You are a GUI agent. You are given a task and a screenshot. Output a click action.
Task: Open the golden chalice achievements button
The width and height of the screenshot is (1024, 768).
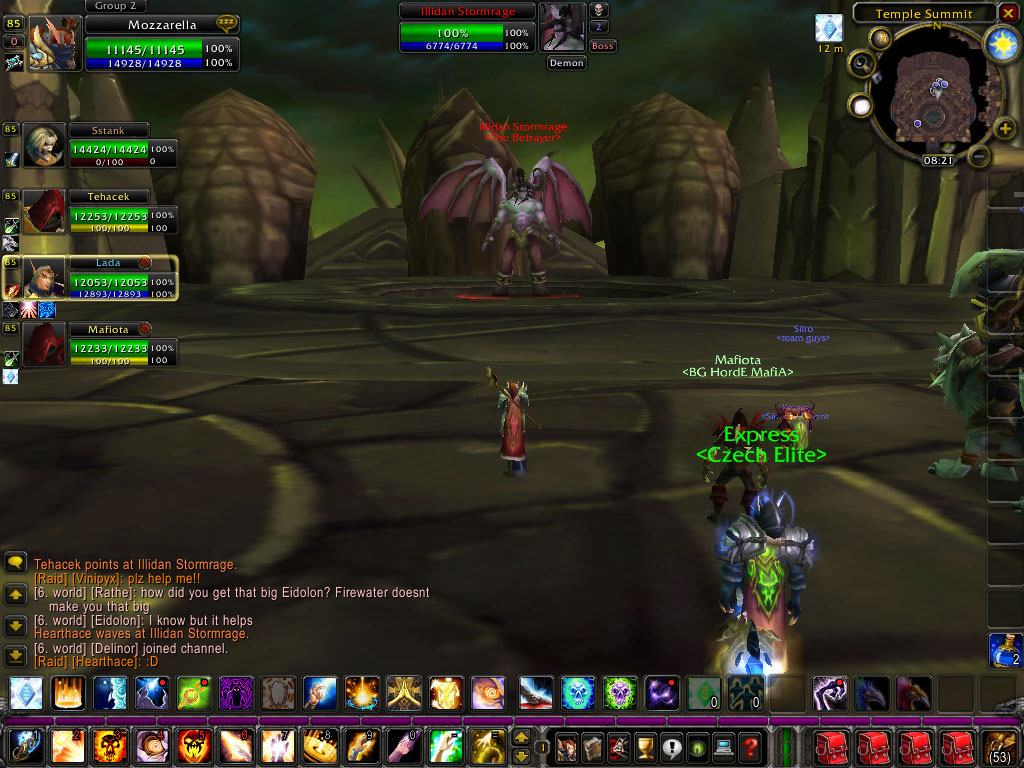(x=644, y=746)
